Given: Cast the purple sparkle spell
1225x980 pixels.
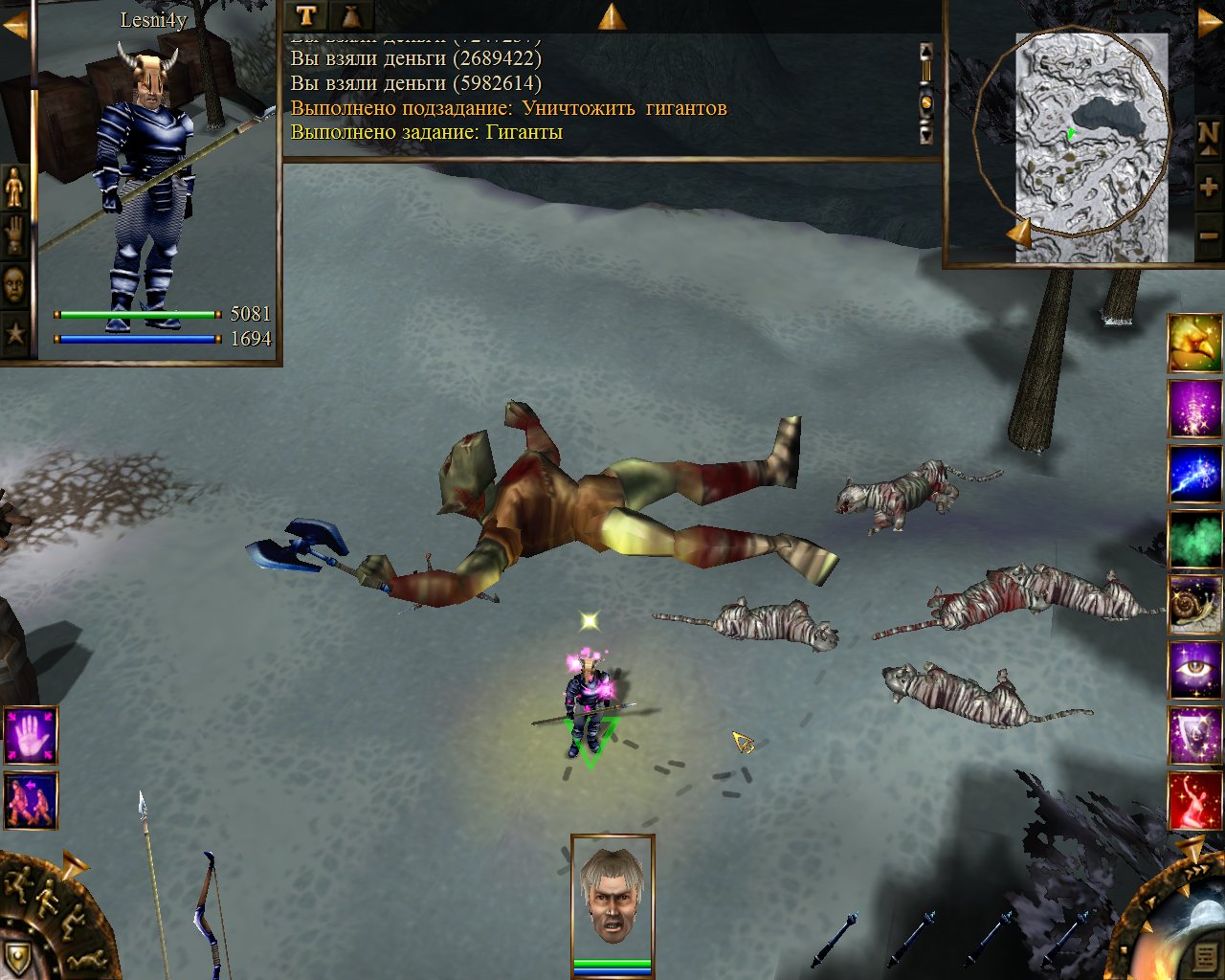Looking at the screenshot, I should pyautogui.click(x=1194, y=409).
